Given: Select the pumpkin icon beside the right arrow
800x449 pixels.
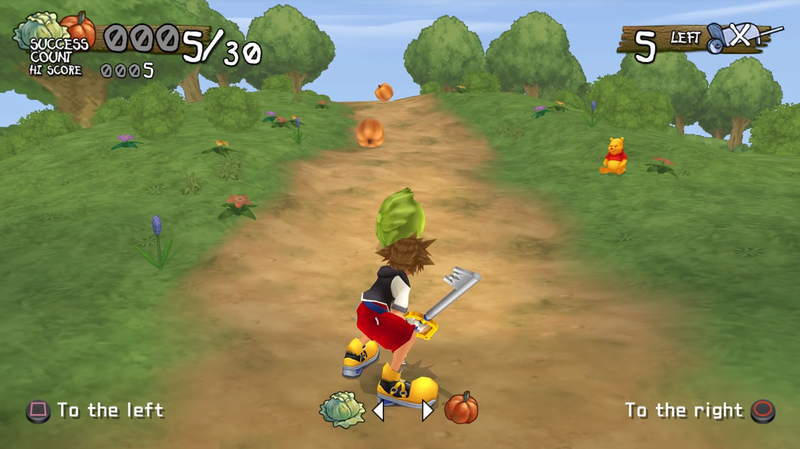Looking at the screenshot, I should pyautogui.click(x=461, y=408).
